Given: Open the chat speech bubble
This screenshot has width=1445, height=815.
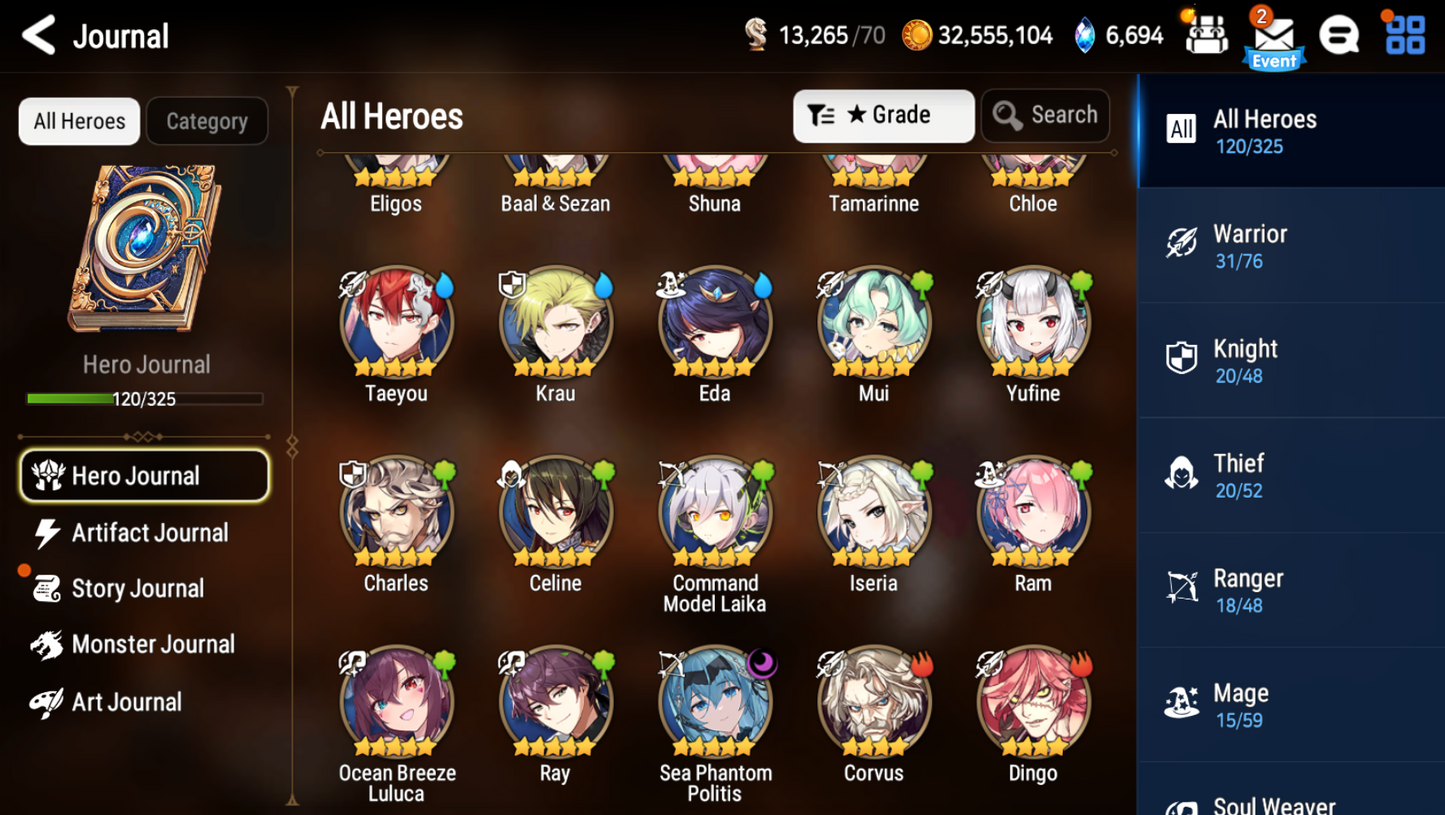Looking at the screenshot, I should coord(1339,36).
